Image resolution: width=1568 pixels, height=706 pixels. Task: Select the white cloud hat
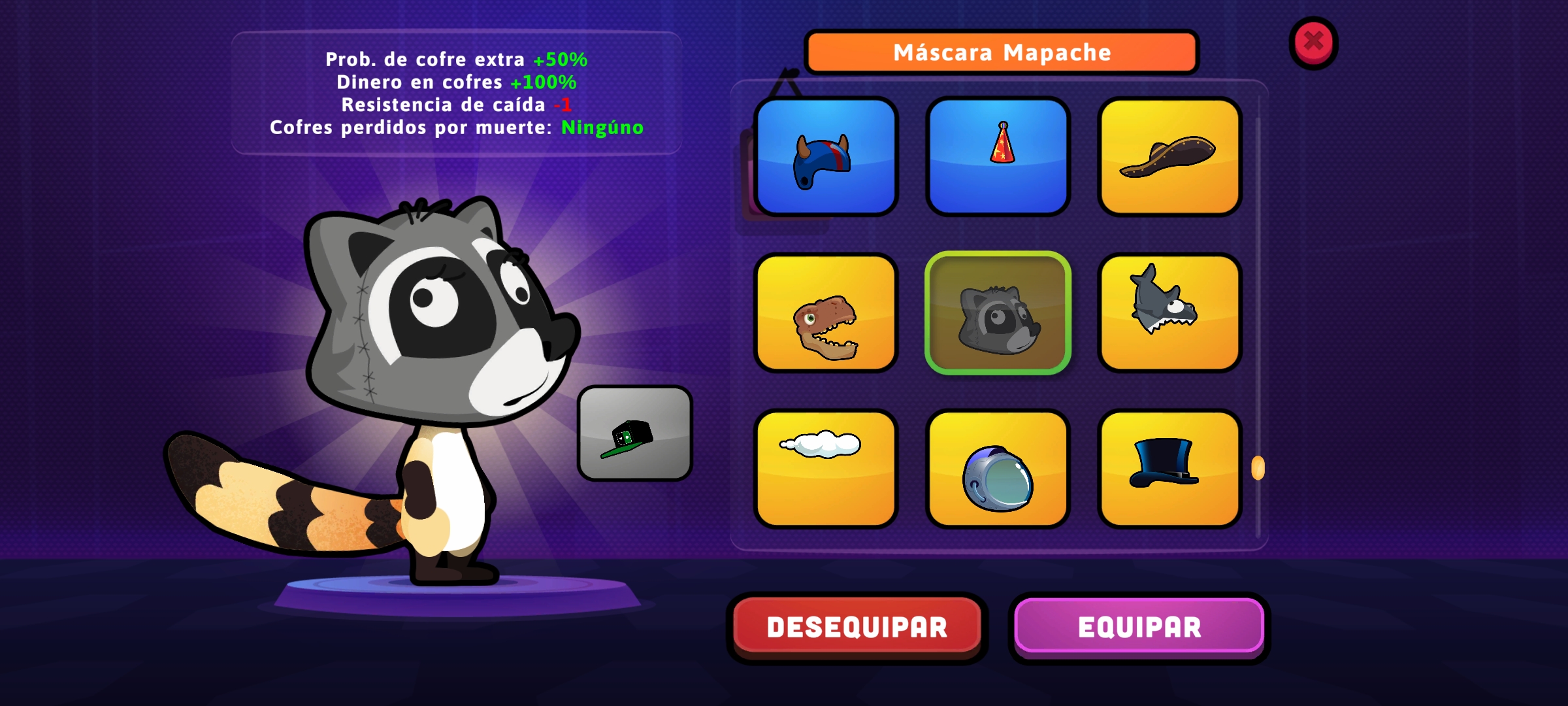pyautogui.click(x=826, y=469)
